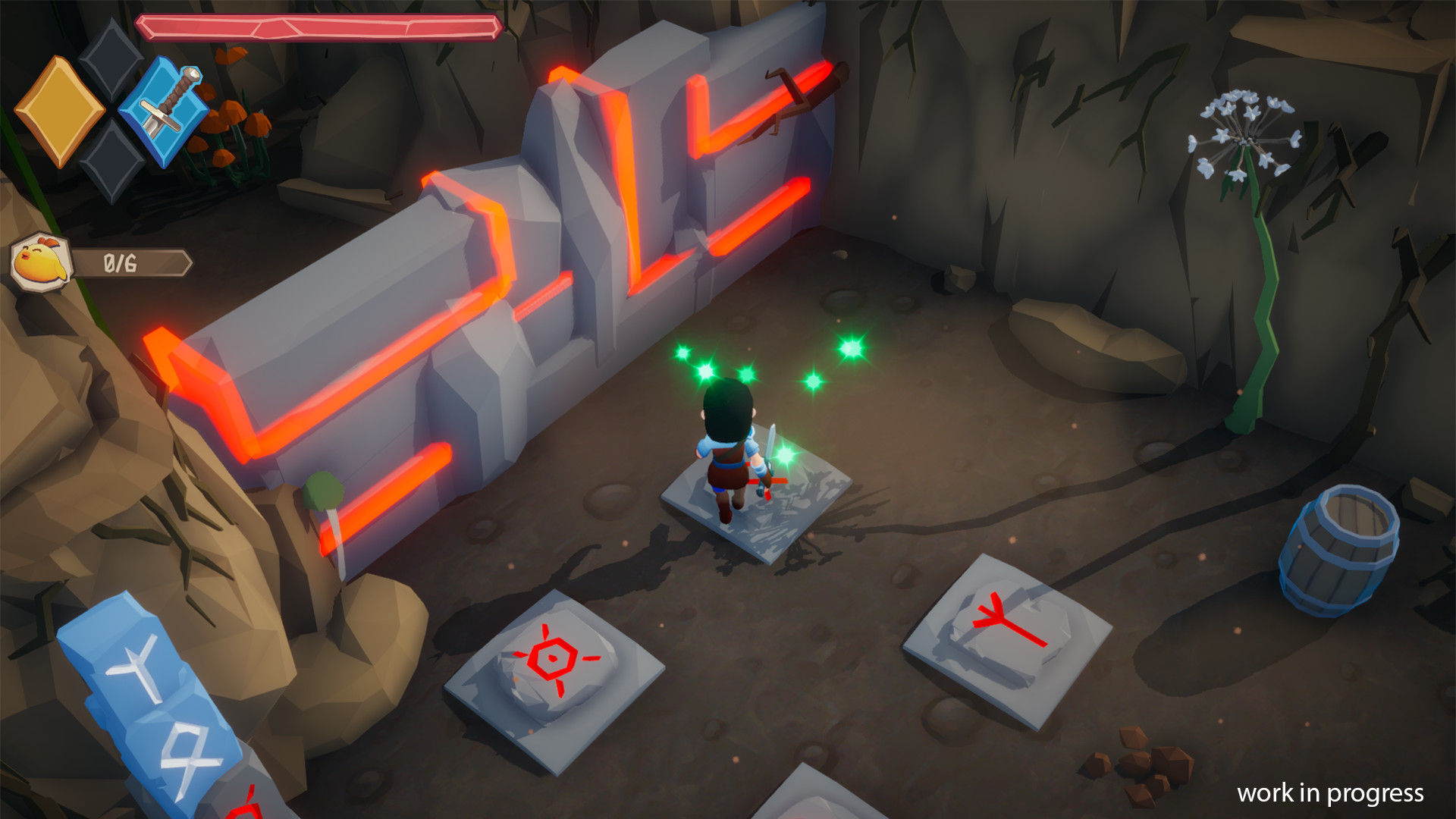Click the red health bar
The width and height of the screenshot is (1456, 819).
pyautogui.click(x=318, y=29)
